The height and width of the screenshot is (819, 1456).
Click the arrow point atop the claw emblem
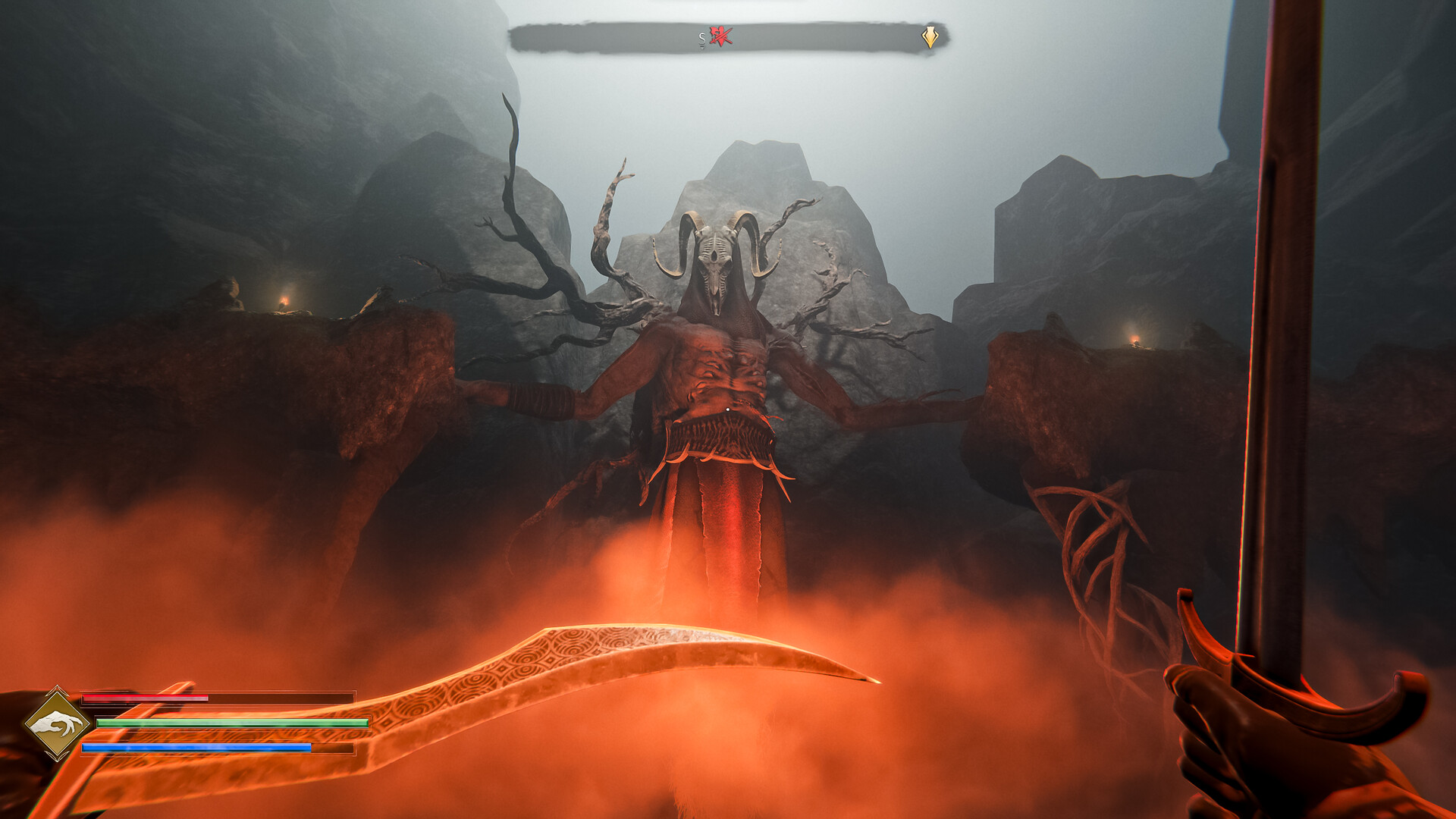(x=58, y=687)
